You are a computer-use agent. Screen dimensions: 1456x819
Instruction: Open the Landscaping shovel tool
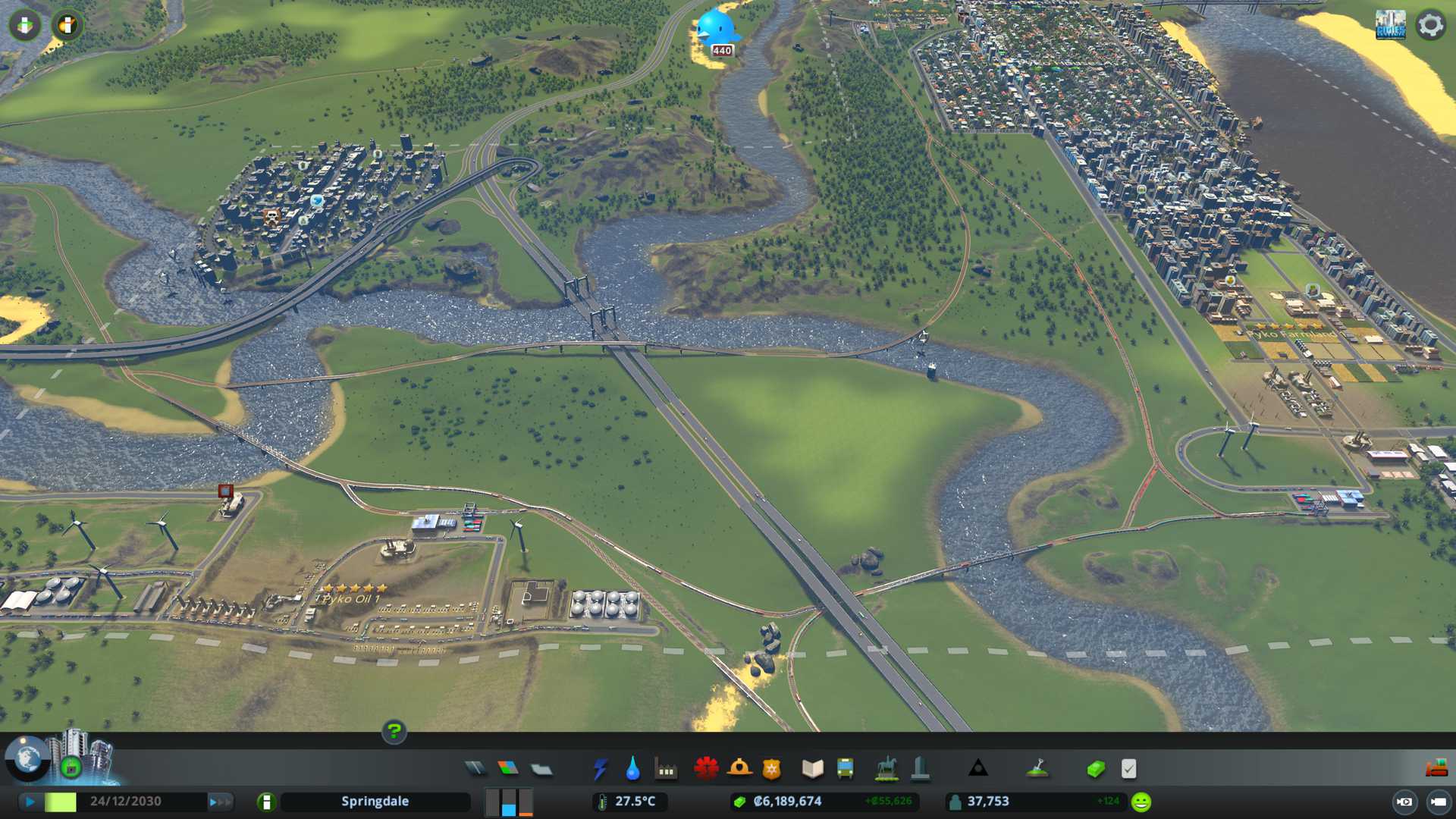[1037, 769]
